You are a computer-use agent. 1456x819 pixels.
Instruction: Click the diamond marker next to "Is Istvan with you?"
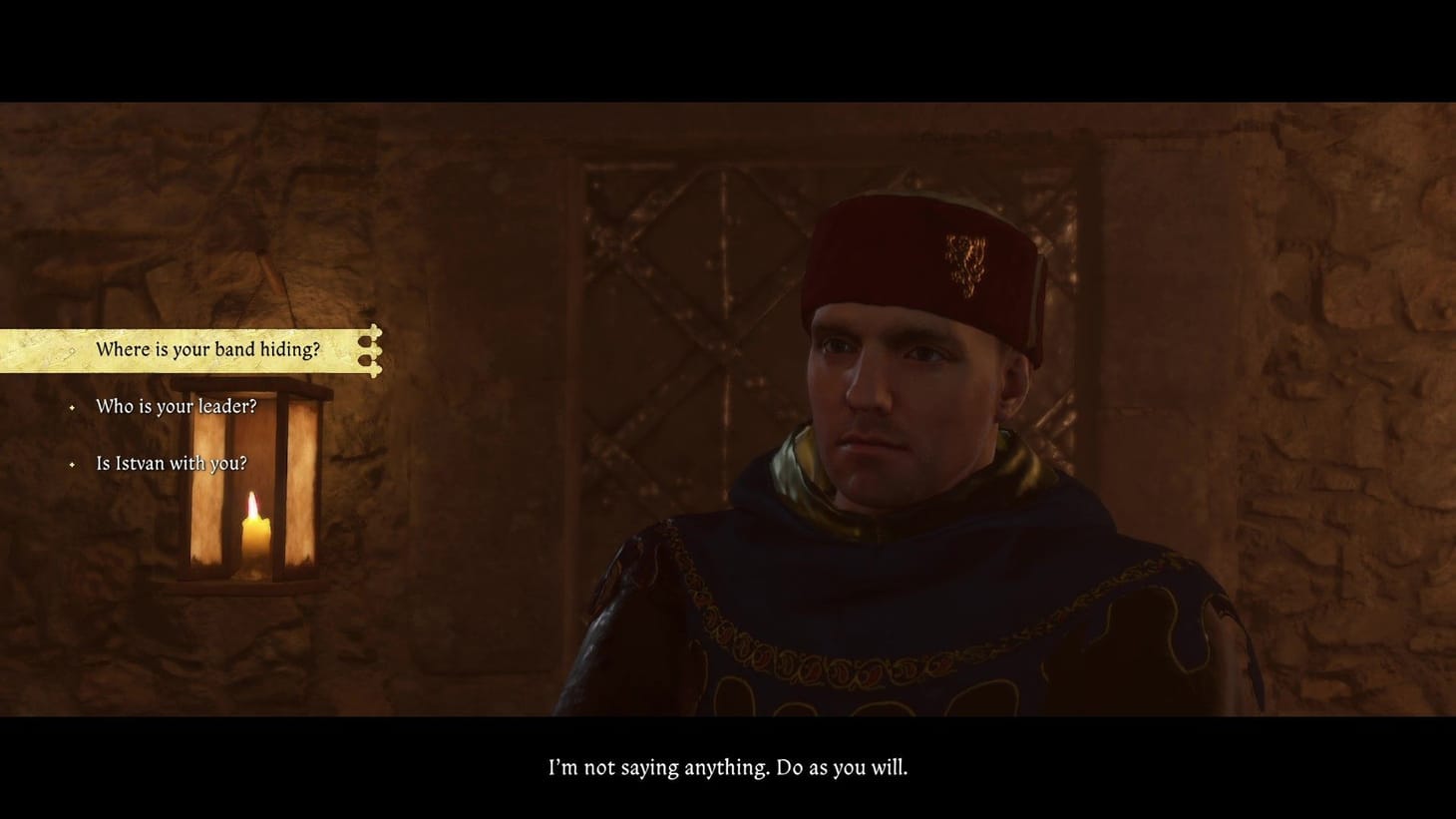(x=71, y=463)
